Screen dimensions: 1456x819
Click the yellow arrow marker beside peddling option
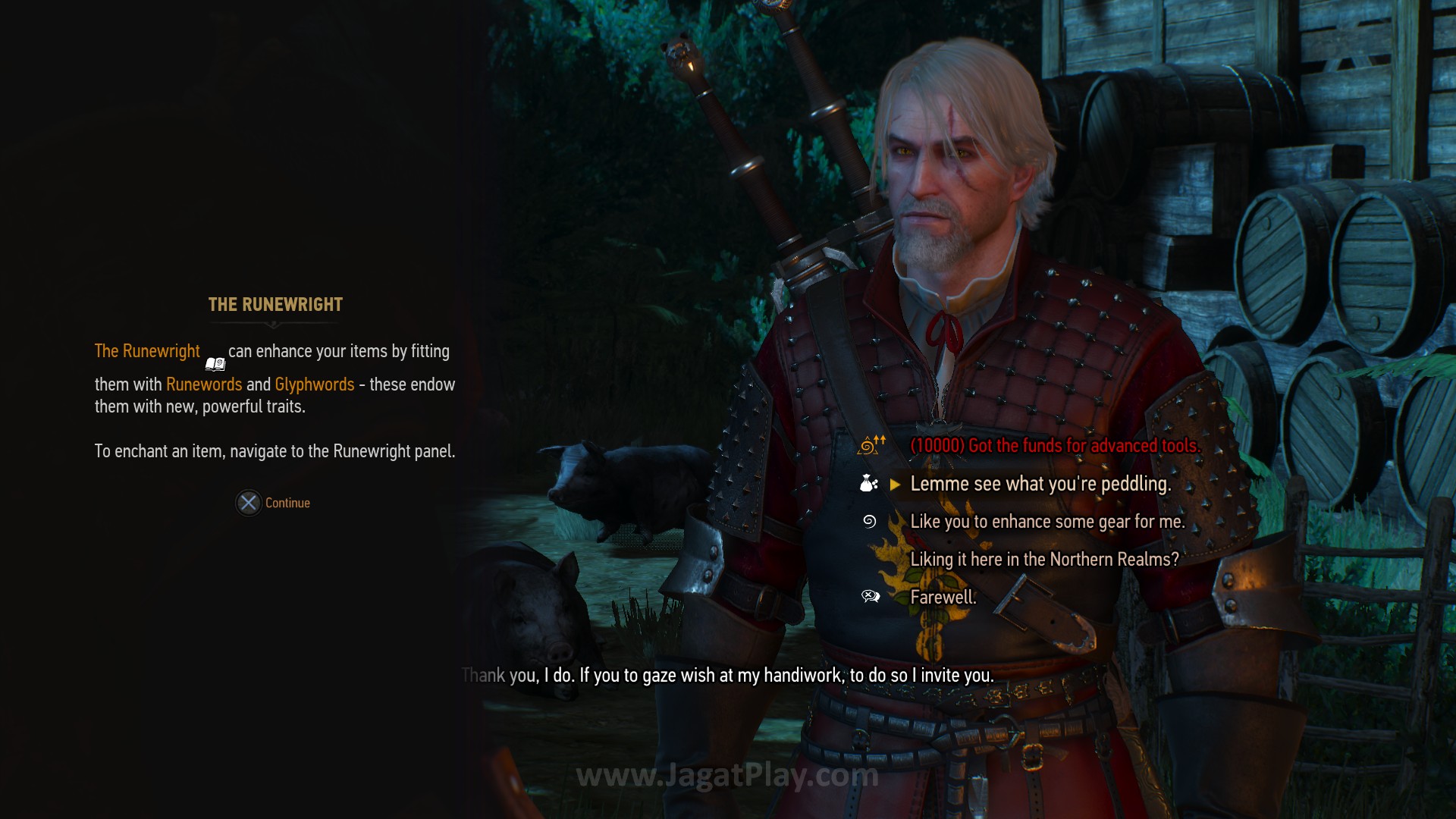point(894,484)
